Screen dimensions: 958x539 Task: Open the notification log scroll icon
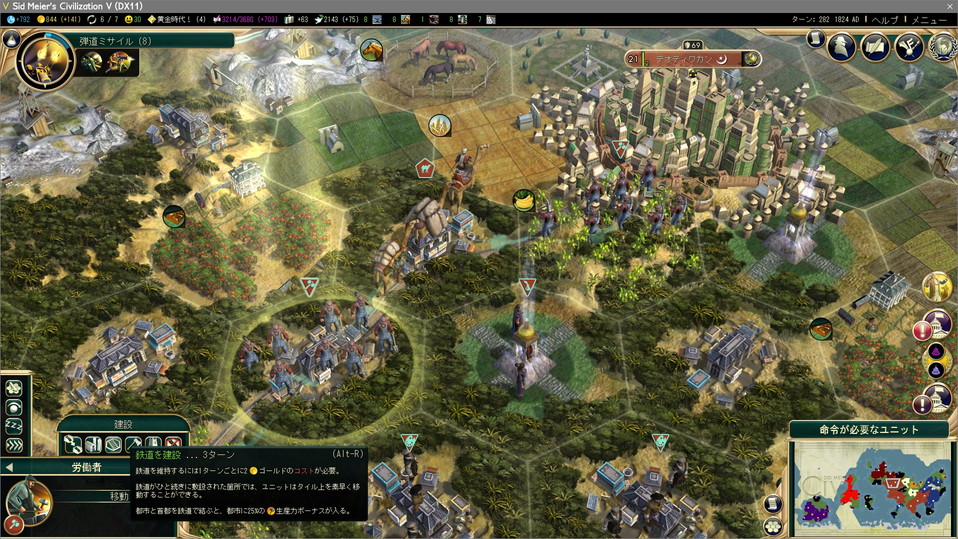click(x=816, y=40)
